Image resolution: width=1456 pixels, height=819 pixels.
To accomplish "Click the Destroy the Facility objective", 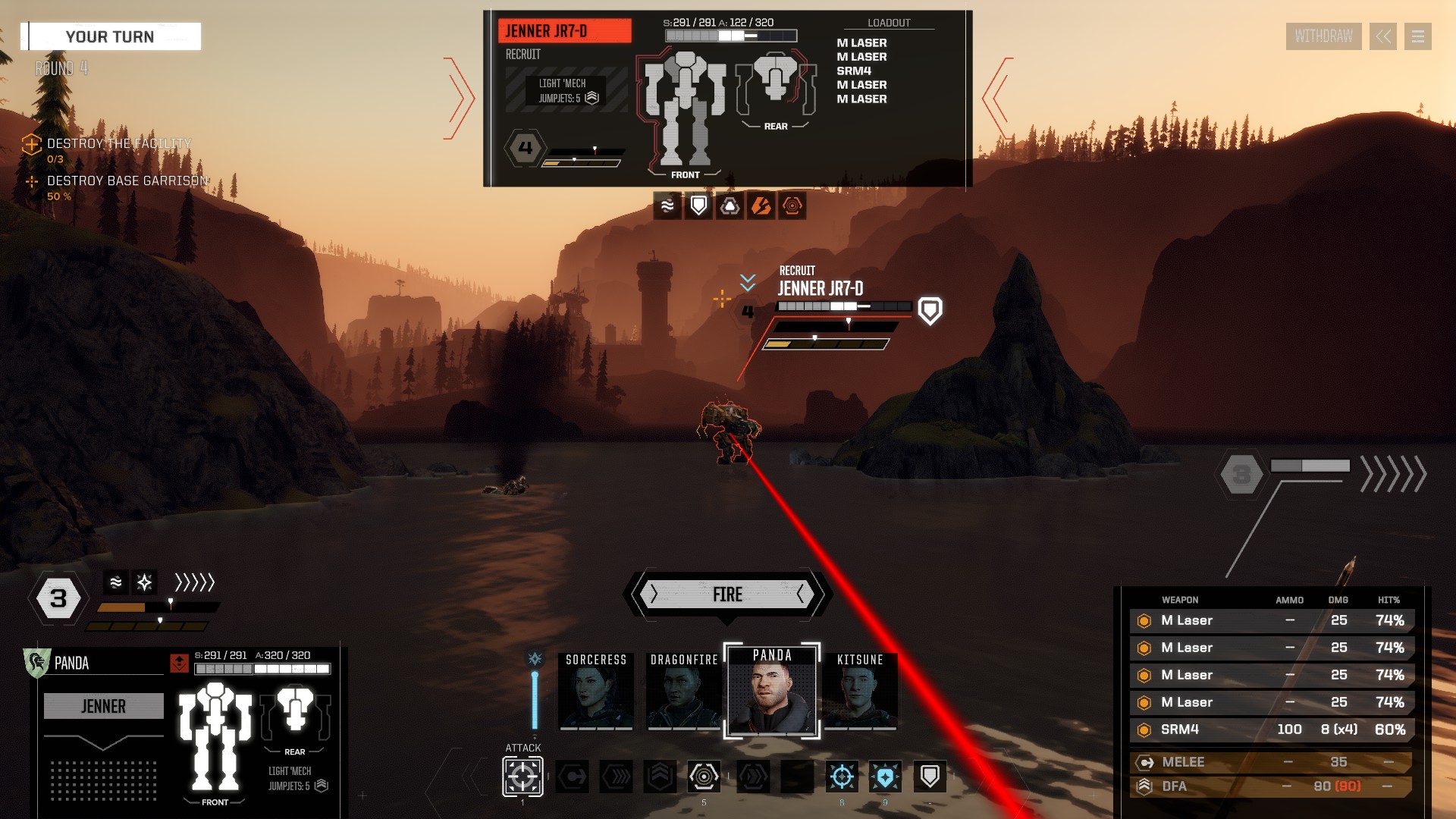I will click(x=118, y=143).
